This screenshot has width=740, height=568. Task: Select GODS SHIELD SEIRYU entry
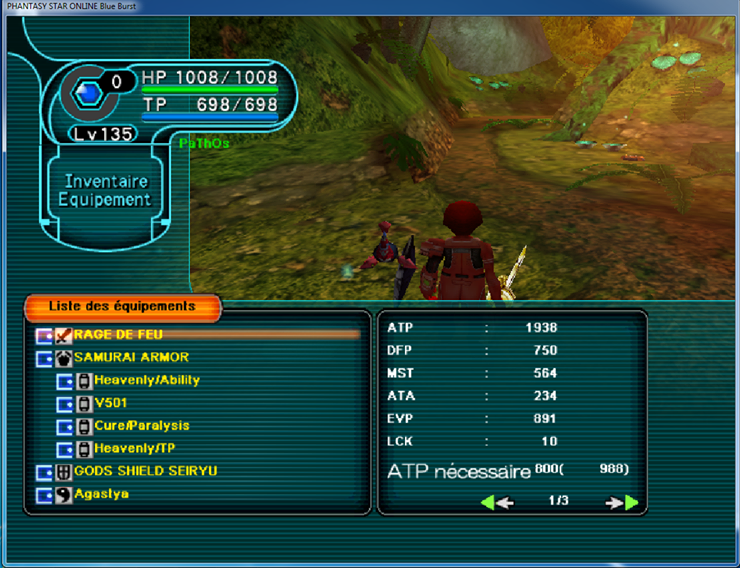coord(145,471)
